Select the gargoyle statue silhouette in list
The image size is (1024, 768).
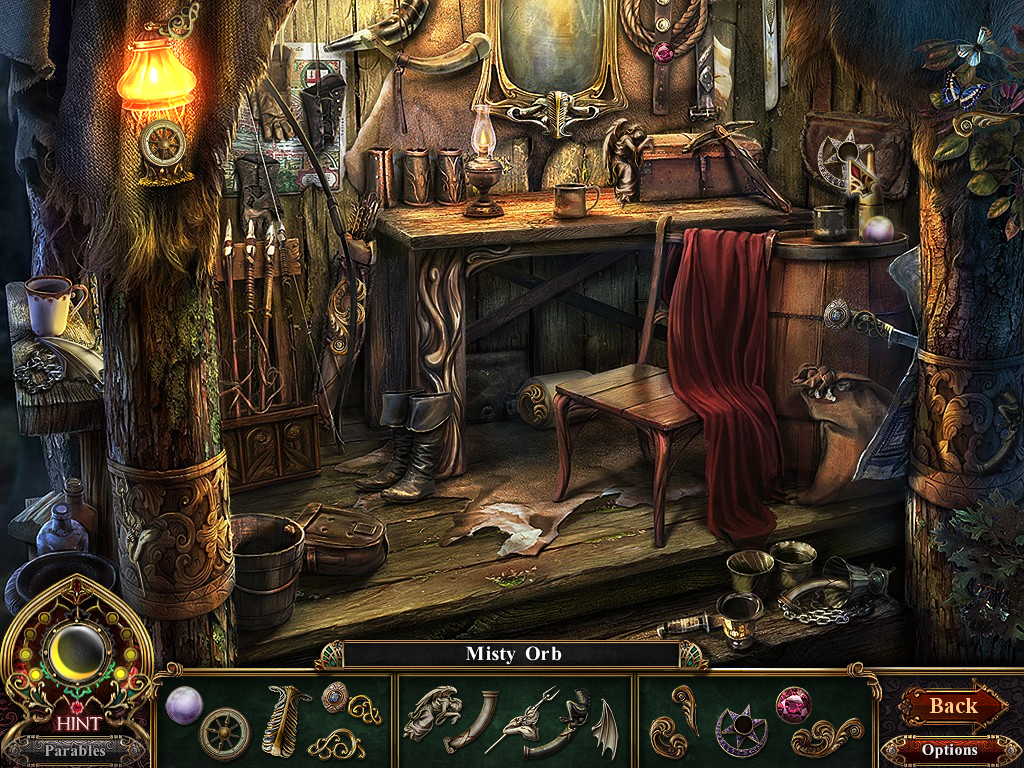point(430,711)
